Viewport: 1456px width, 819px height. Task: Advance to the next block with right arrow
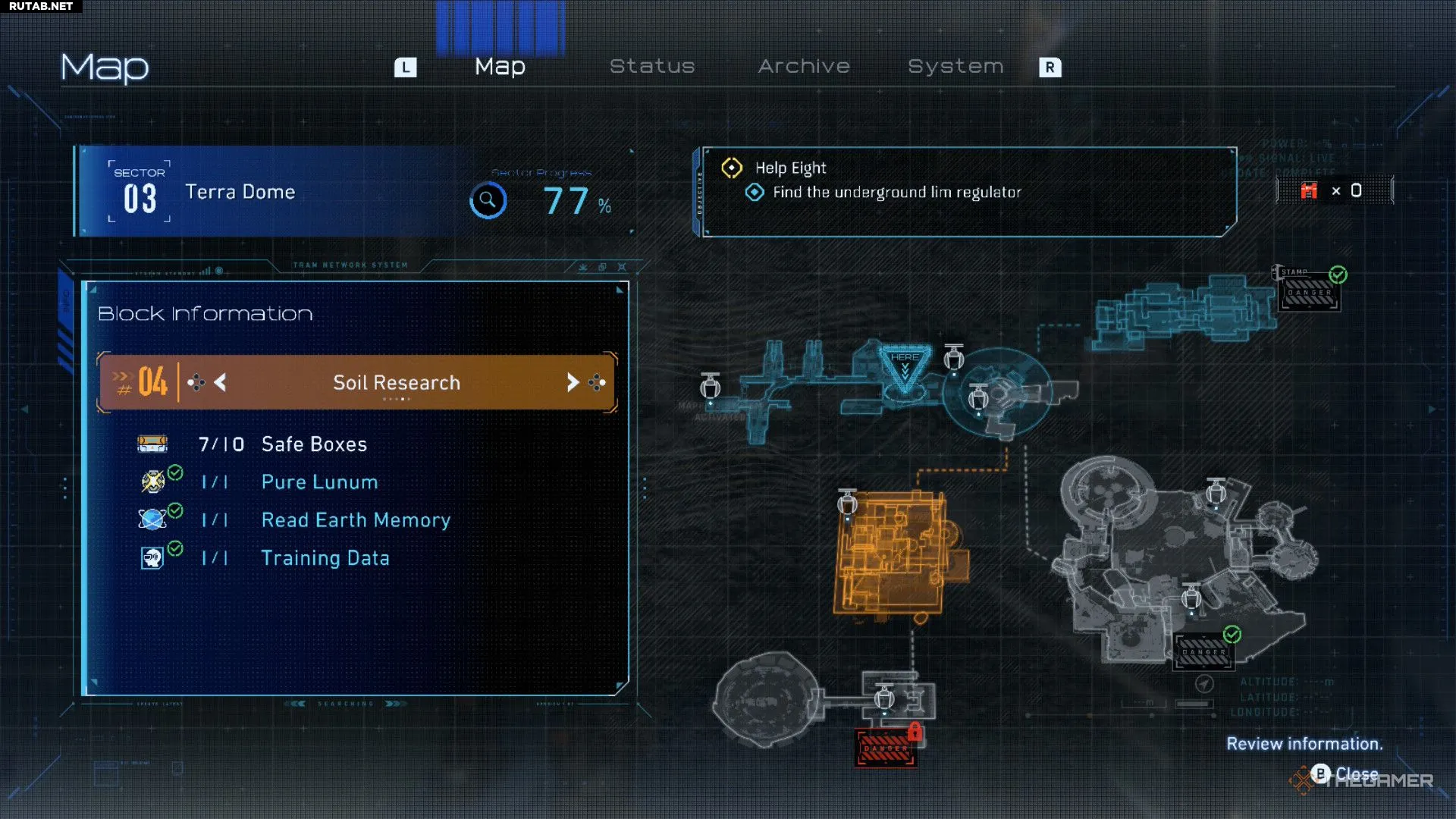pos(573,383)
